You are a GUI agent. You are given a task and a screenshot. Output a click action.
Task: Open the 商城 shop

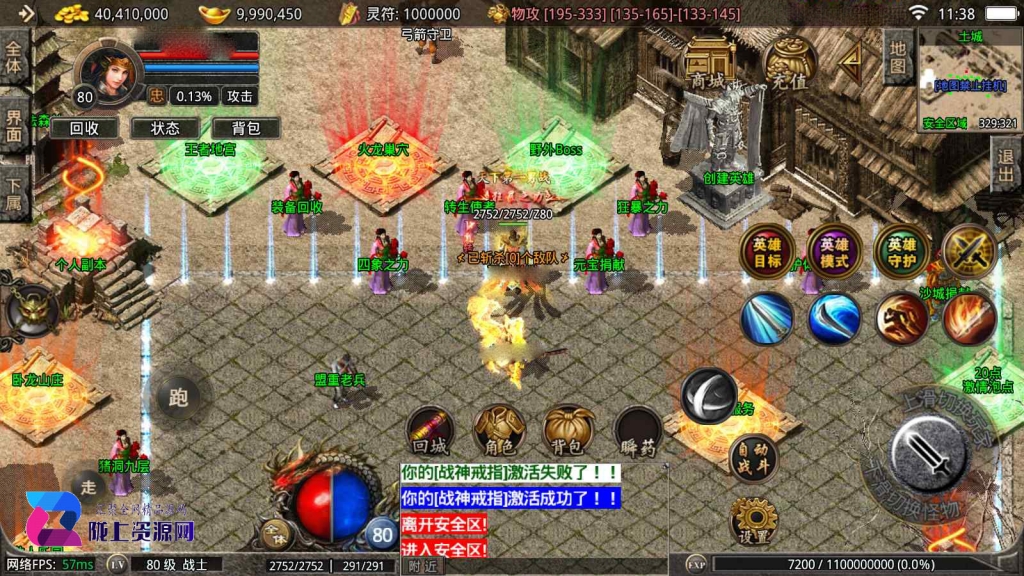pyautogui.click(x=709, y=62)
